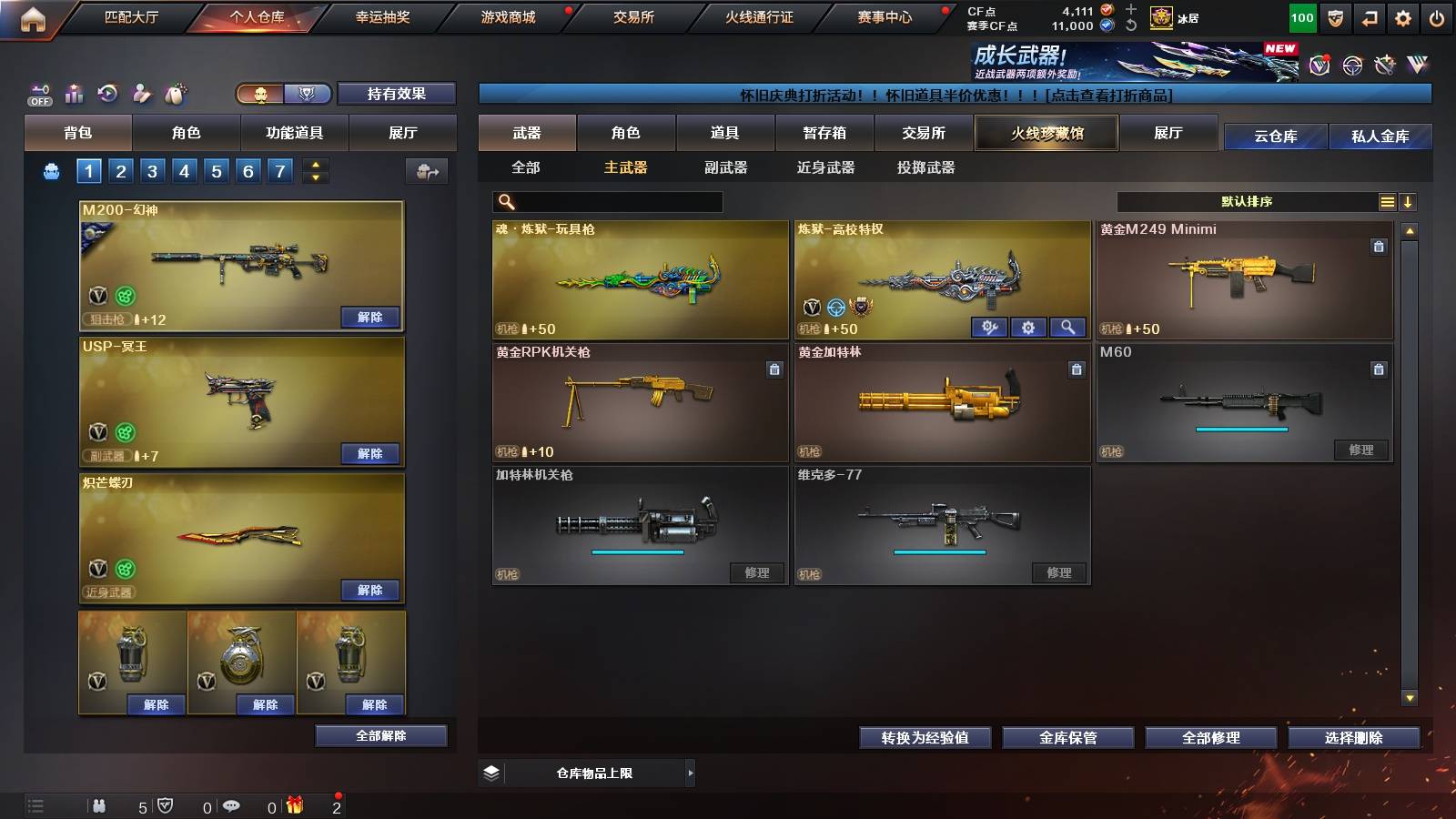The image size is (1456, 819).
Task: Click the 全部解除 button
Action: coord(379,735)
